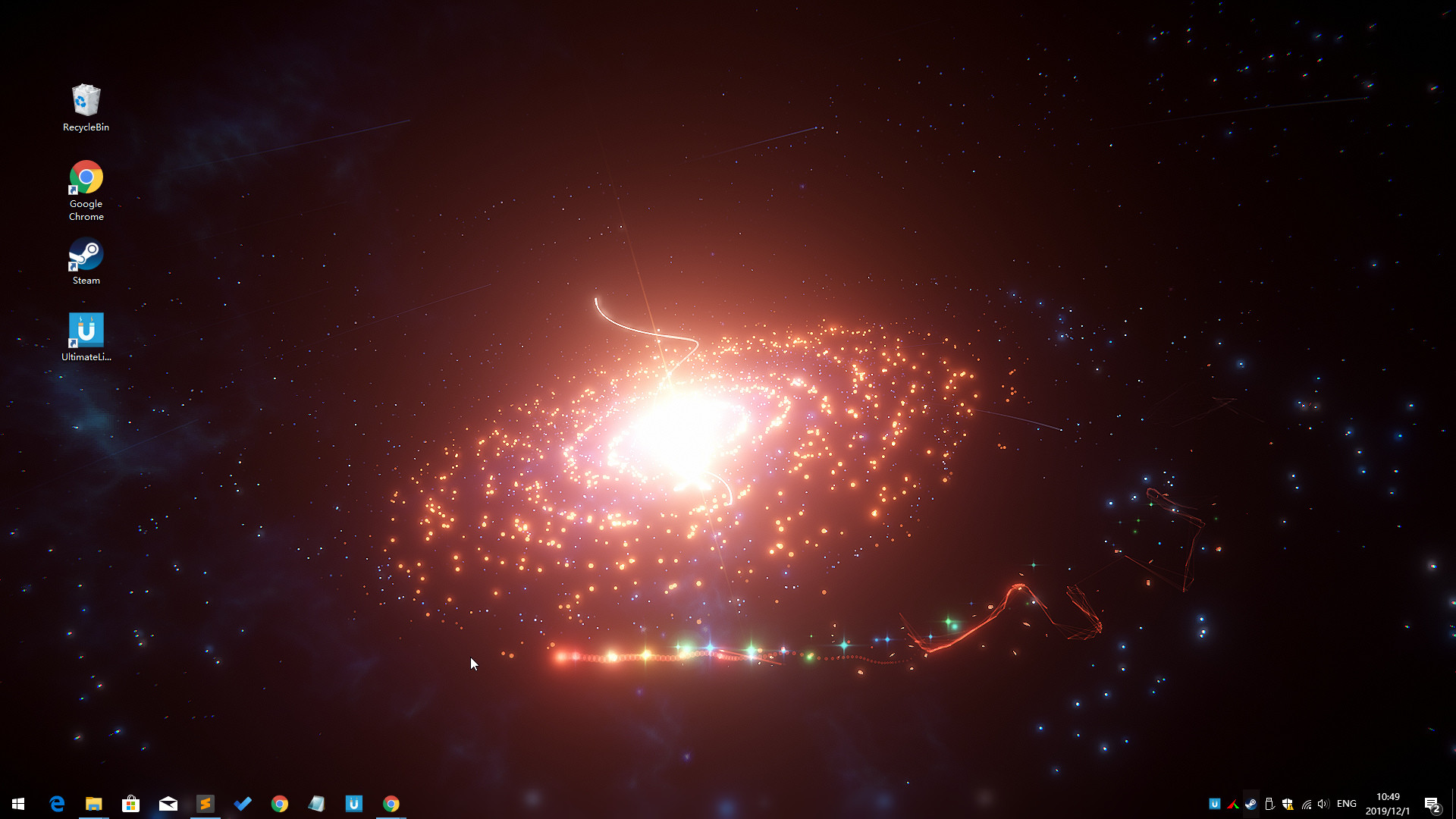This screenshot has height=819, width=1456.
Task: Click the MSI Afterburner tray icon
Action: click(x=1233, y=804)
